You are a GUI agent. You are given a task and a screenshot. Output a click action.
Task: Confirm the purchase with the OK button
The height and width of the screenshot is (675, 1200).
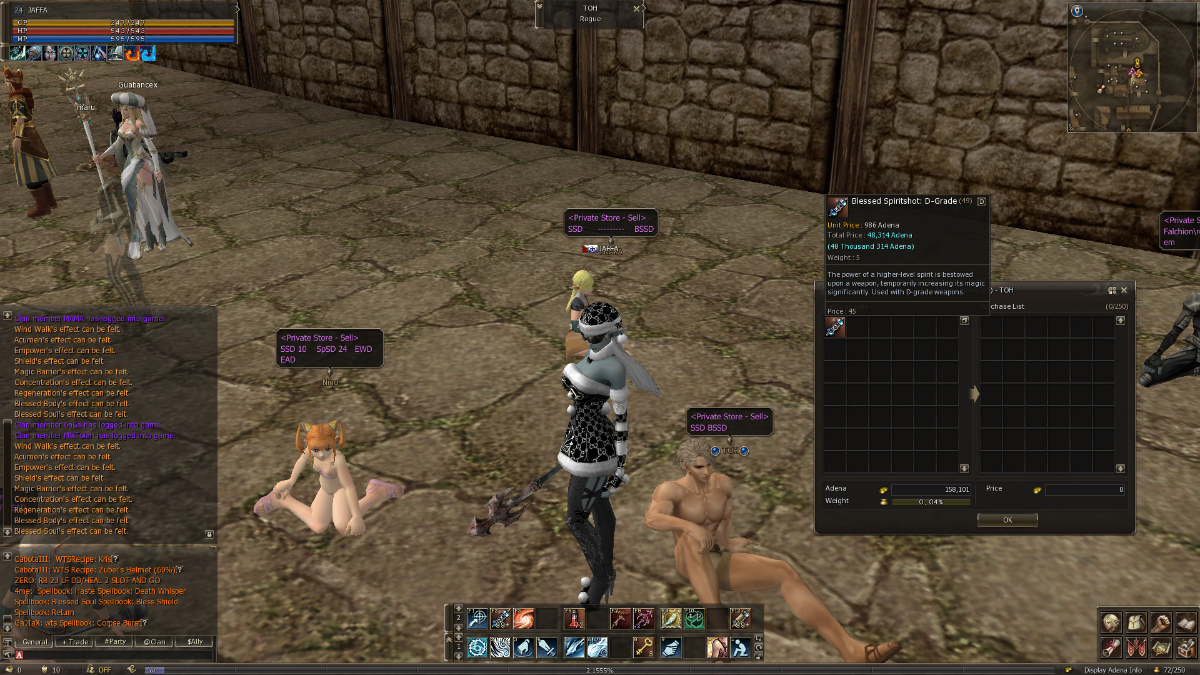[x=1006, y=520]
